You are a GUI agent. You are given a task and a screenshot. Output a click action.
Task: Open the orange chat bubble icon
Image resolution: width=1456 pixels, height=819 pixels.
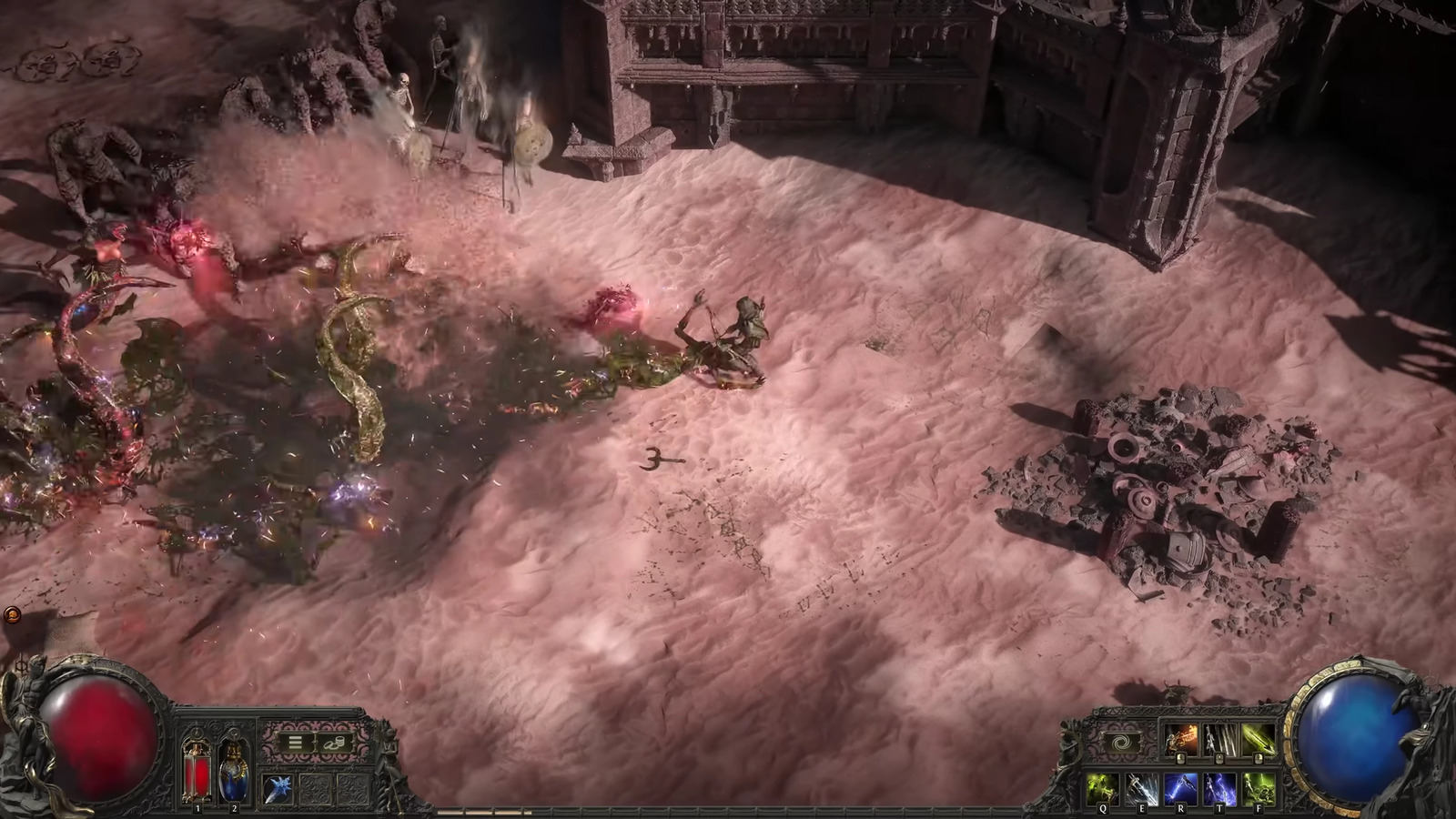coord(12,615)
